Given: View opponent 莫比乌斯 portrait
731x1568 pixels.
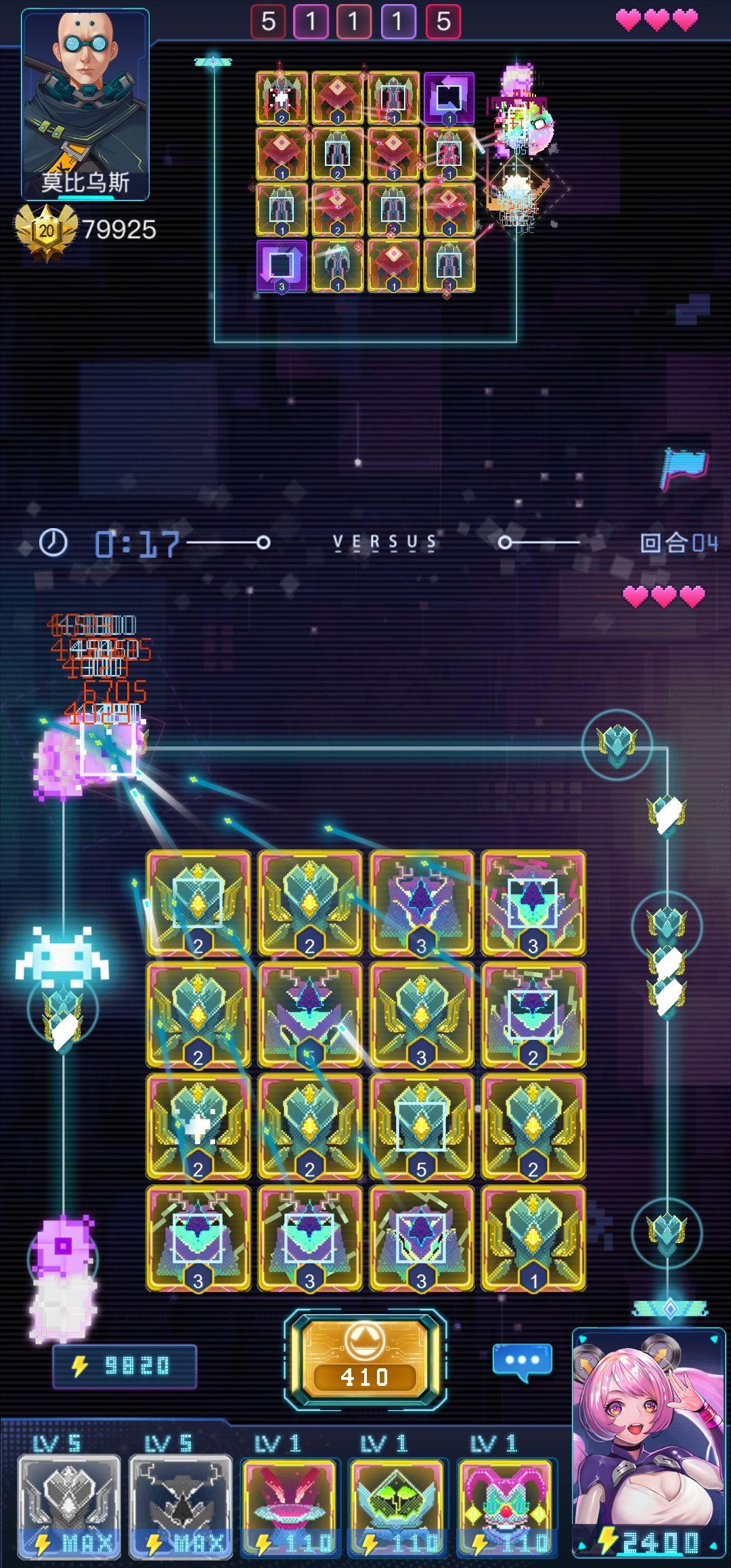Looking at the screenshot, I should click(85, 105).
